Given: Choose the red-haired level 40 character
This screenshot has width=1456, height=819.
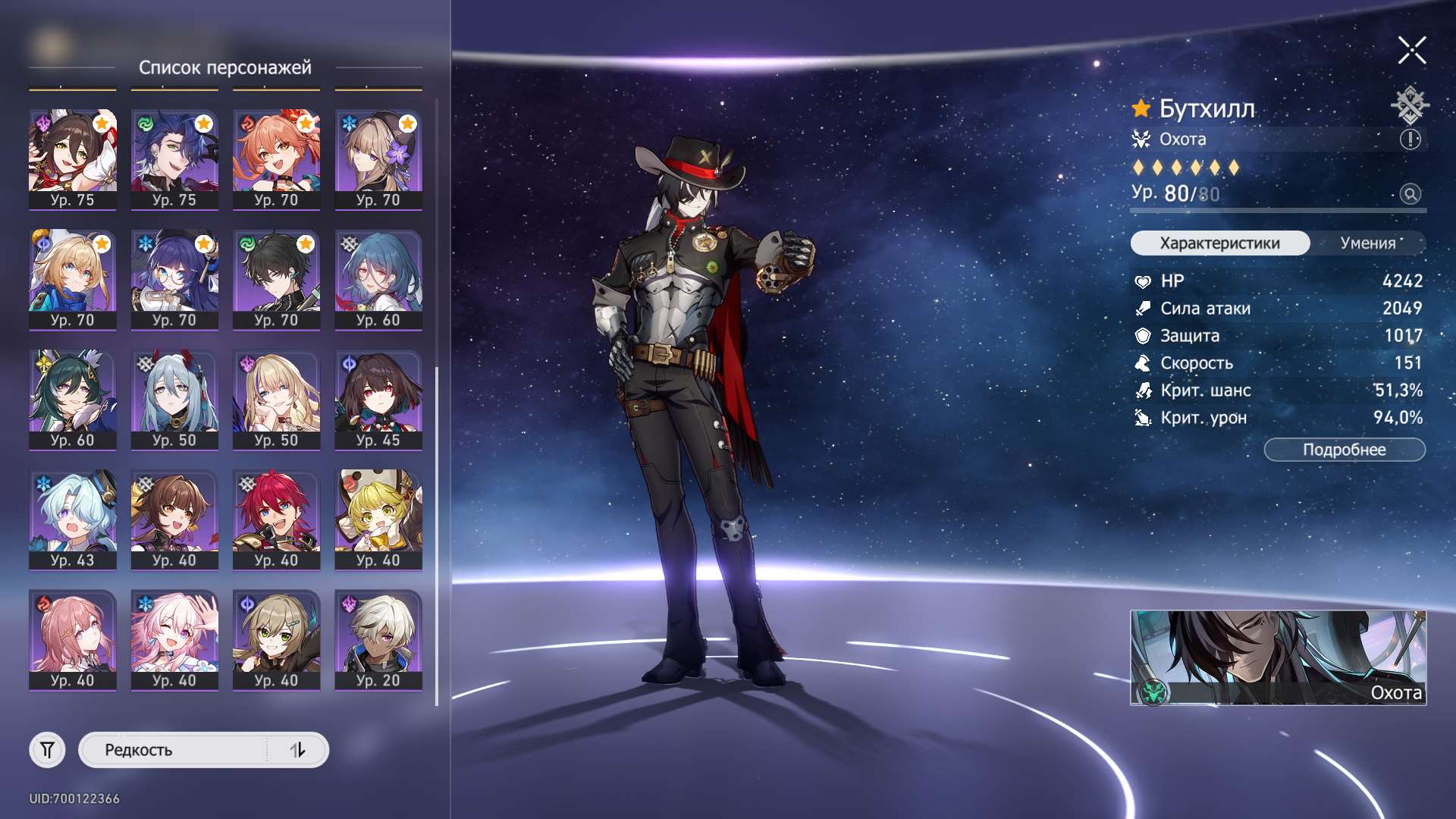Looking at the screenshot, I should [276, 519].
